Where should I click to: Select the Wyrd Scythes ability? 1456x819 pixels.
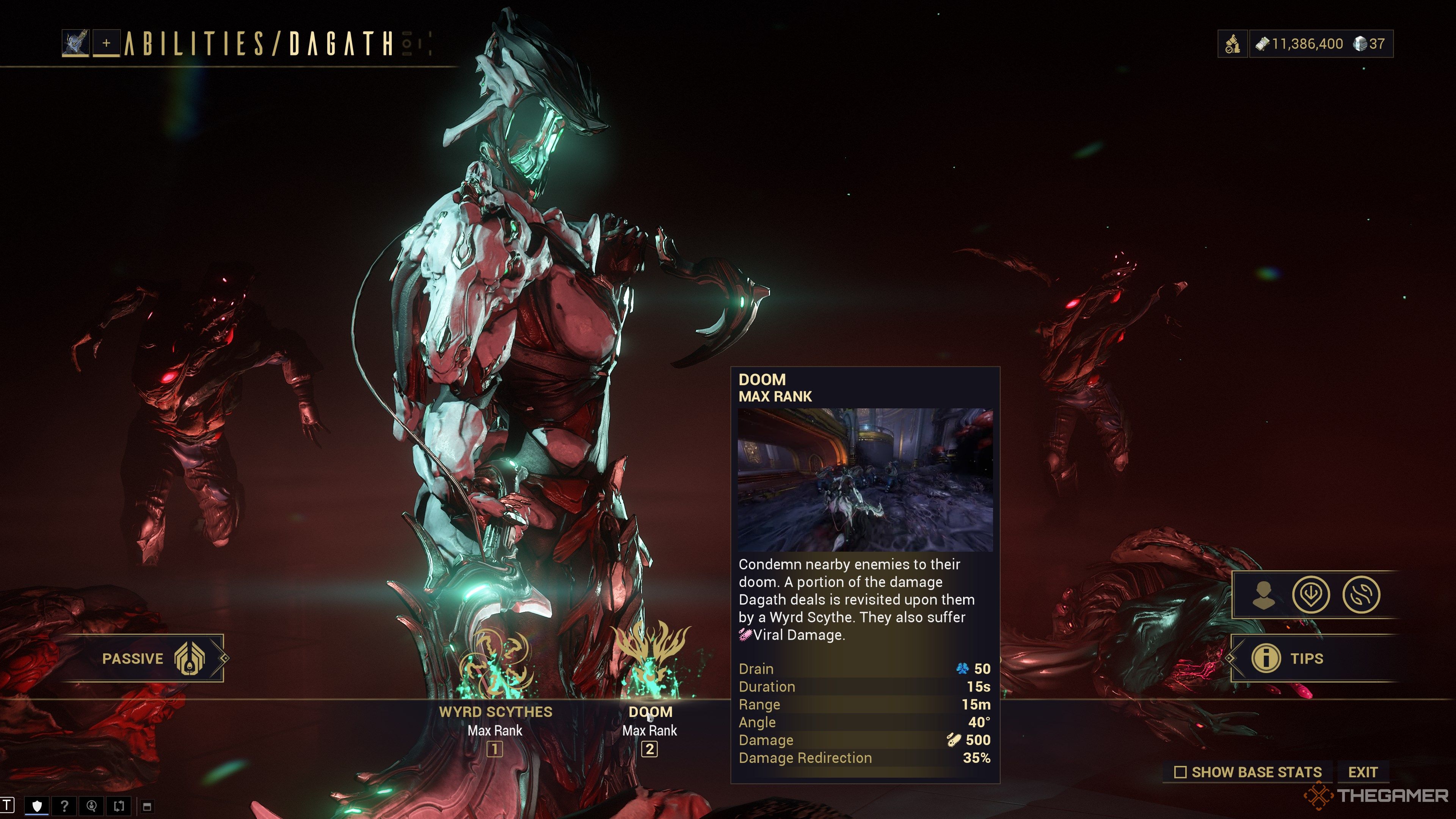(x=495, y=667)
